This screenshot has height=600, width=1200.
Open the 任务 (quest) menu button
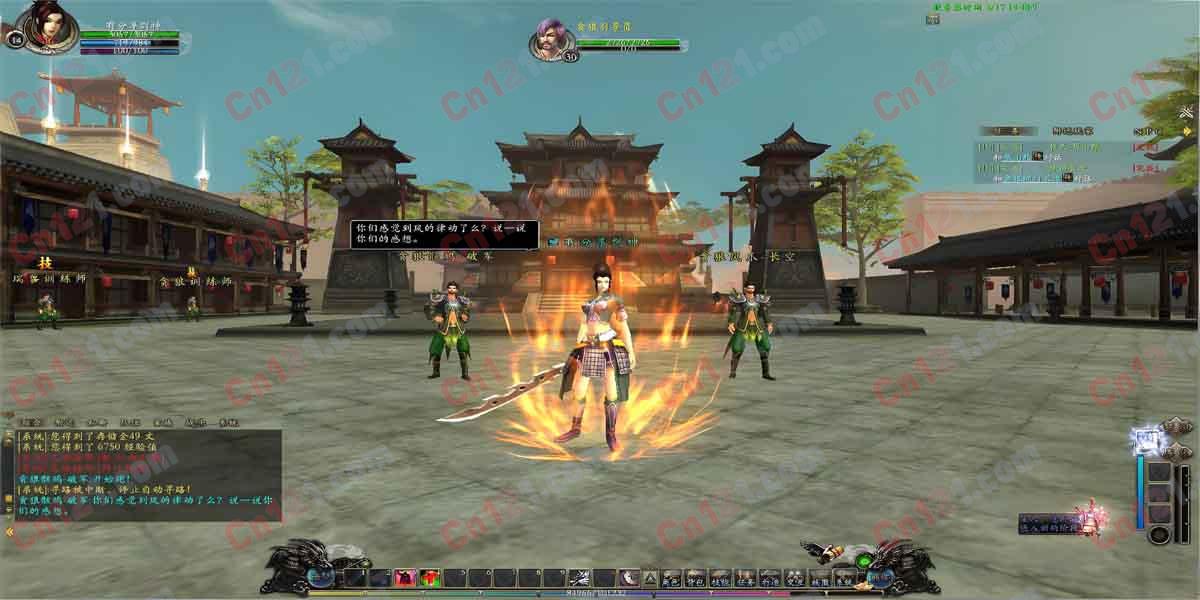(745, 577)
